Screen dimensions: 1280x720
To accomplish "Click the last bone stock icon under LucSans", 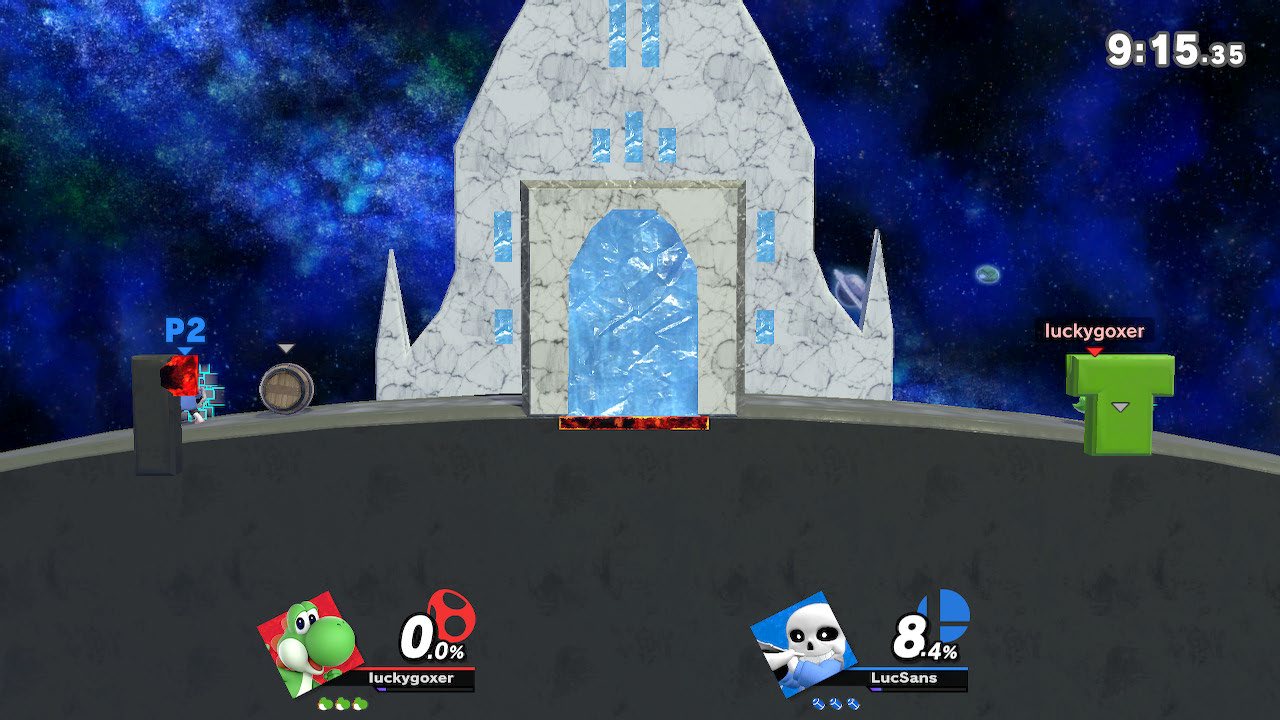I will (x=852, y=703).
